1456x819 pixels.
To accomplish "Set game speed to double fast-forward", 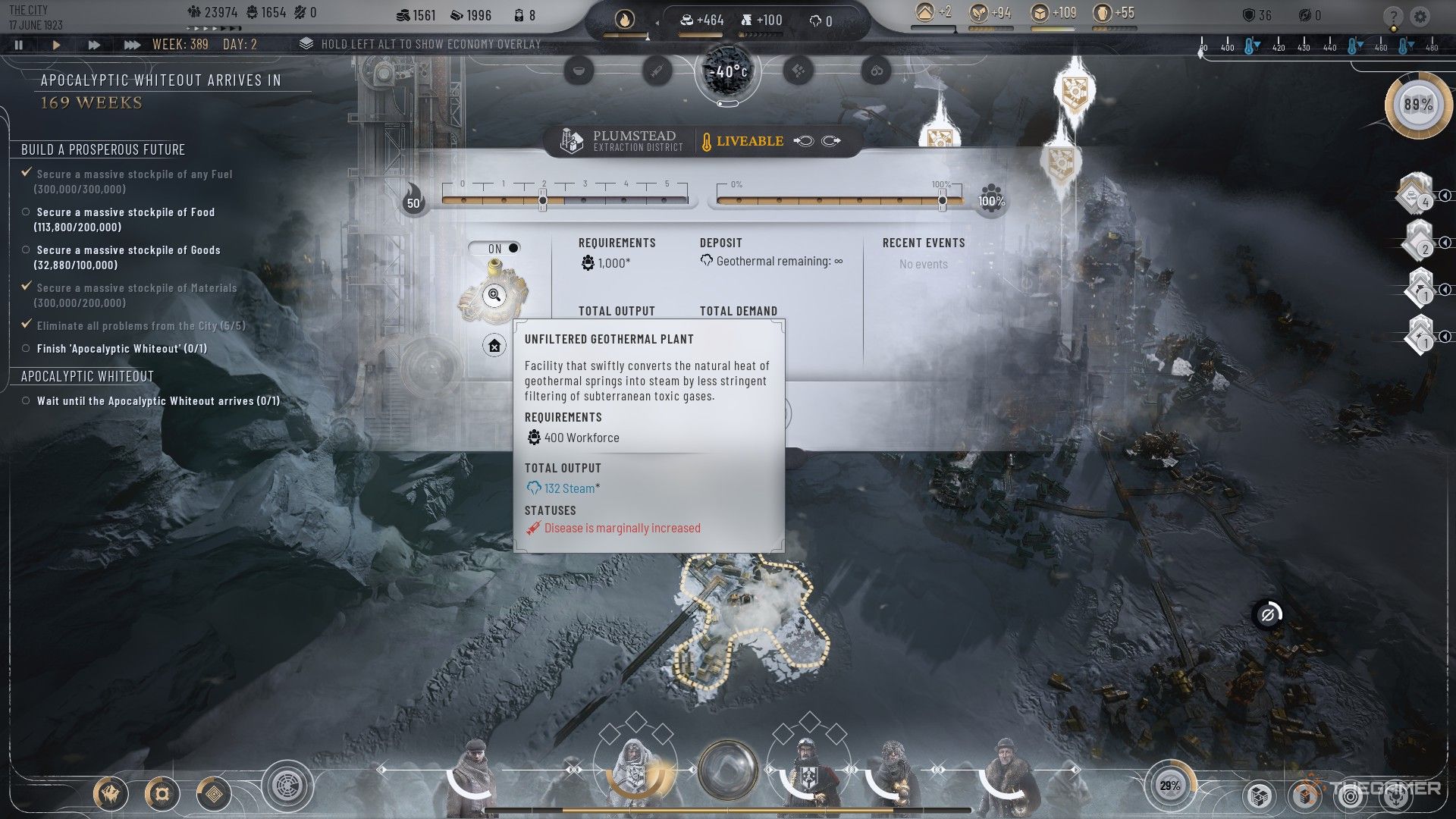I will pyautogui.click(x=94, y=45).
